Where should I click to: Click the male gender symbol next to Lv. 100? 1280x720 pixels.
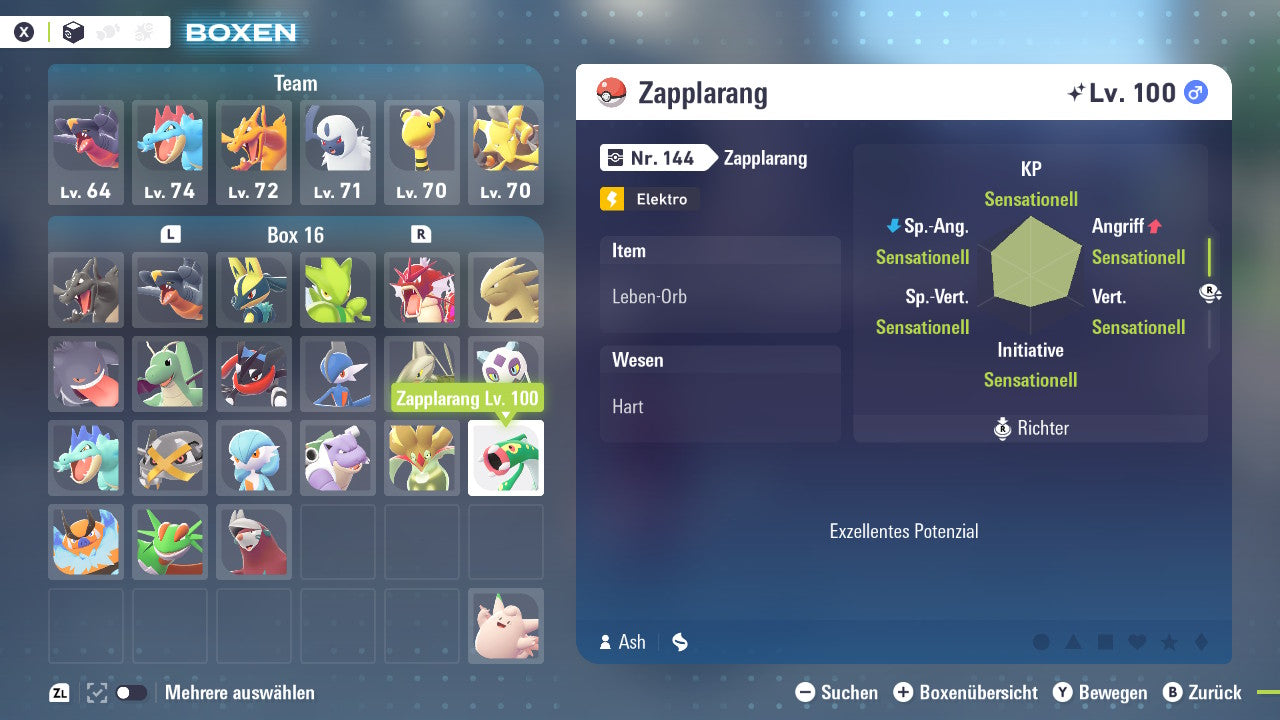click(1196, 91)
